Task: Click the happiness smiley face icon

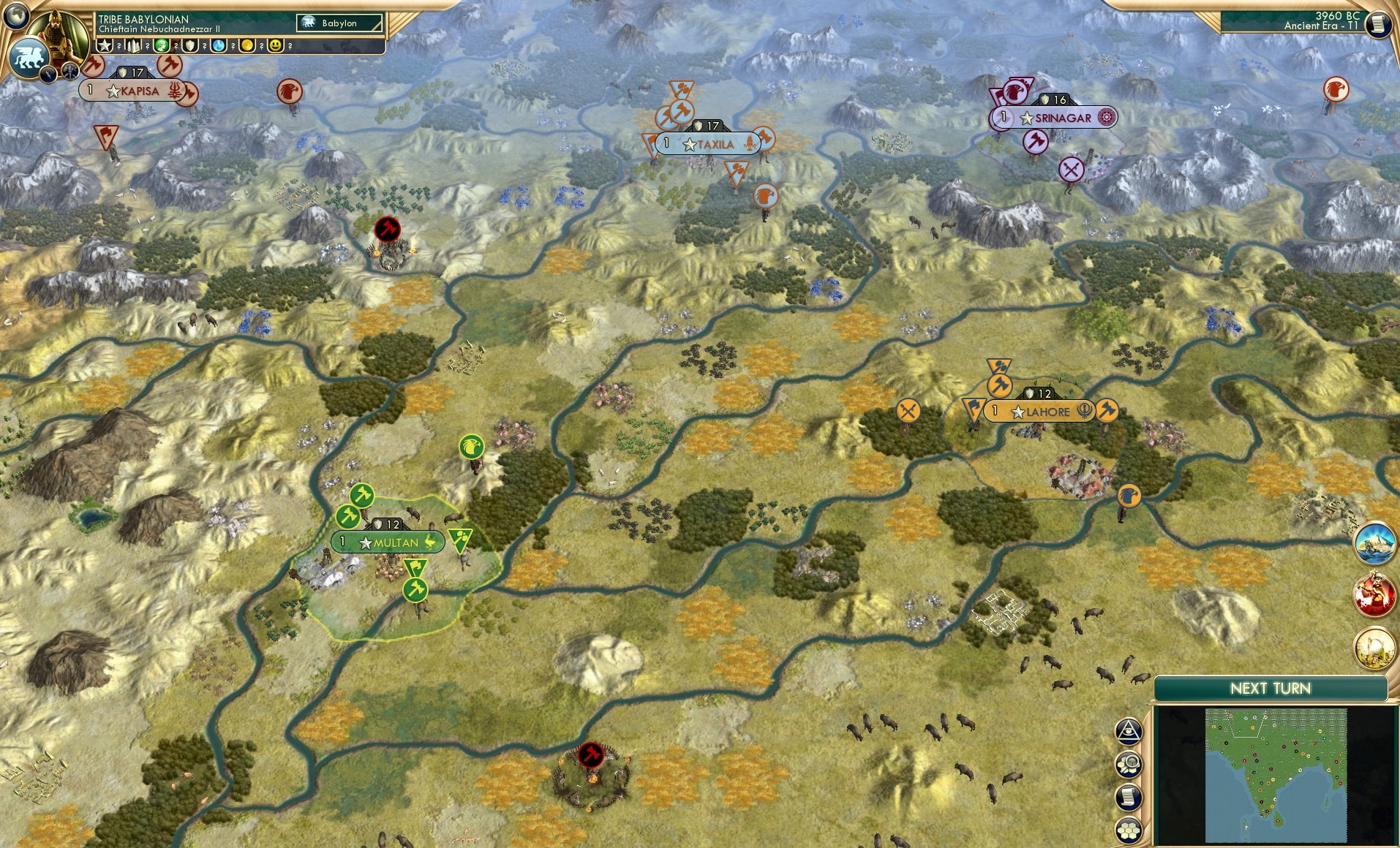Action: point(276,45)
